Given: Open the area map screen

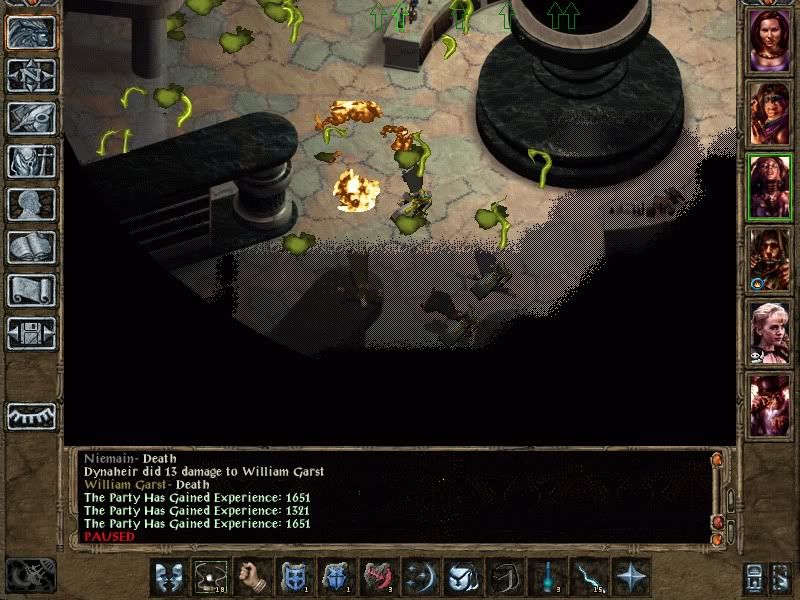Looking at the screenshot, I should (x=31, y=76).
